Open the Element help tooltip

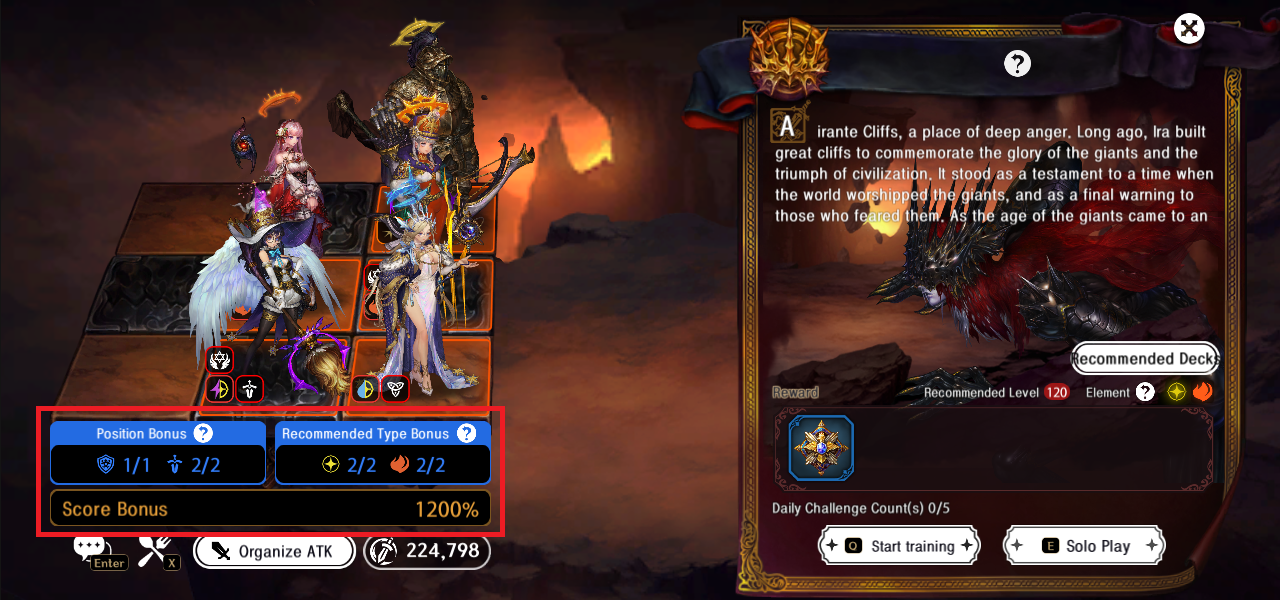[x=1145, y=392]
